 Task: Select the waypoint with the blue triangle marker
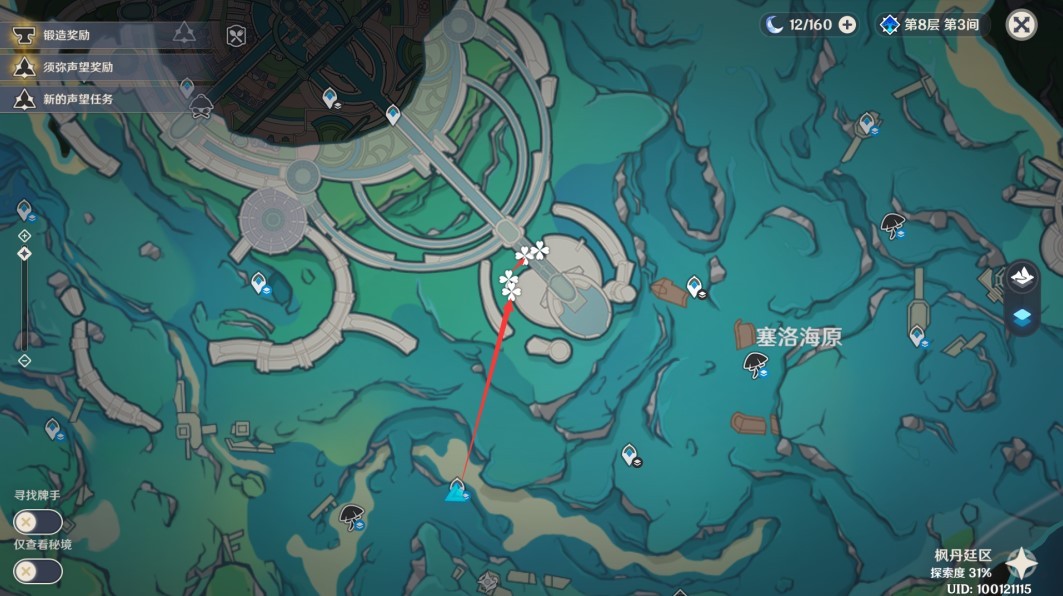click(457, 490)
